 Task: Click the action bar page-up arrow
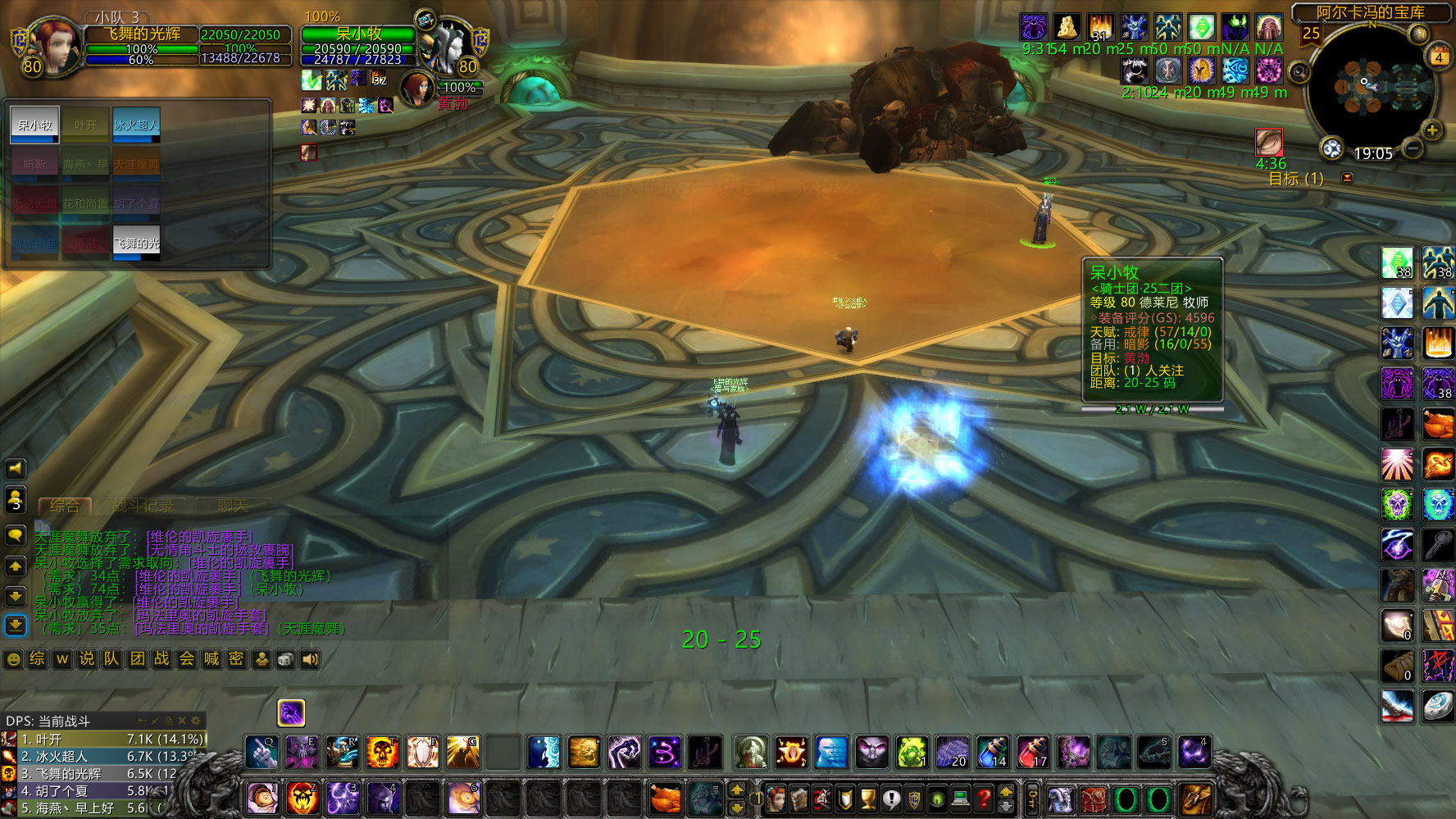pyautogui.click(x=737, y=789)
